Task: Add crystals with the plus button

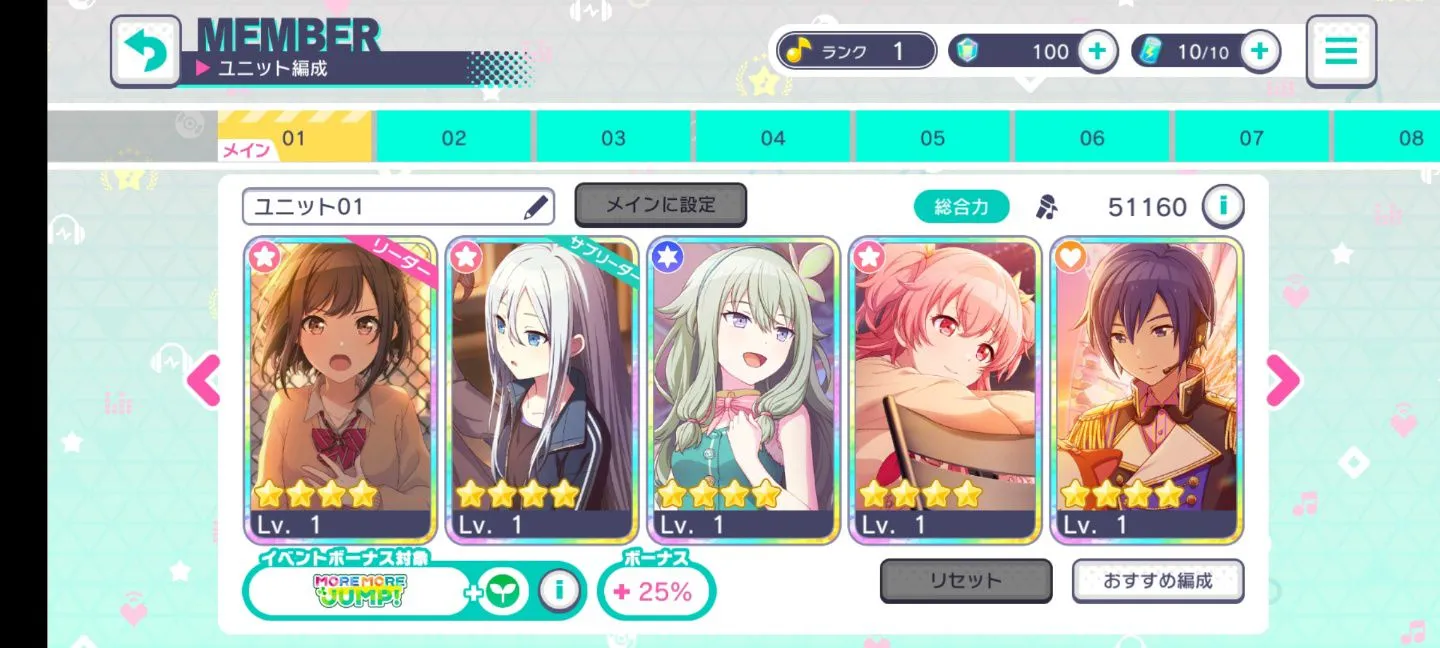Action: [x=1097, y=51]
